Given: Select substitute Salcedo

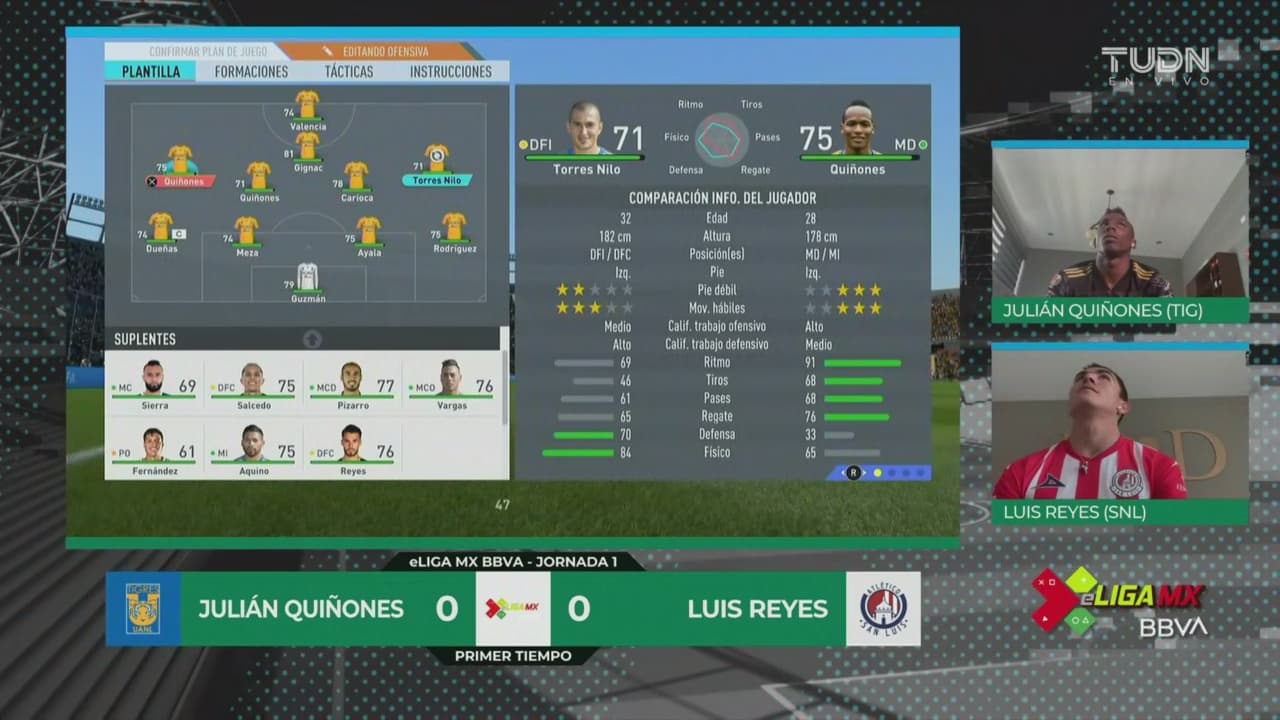Looking at the screenshot, I should [x=252, y=384].
